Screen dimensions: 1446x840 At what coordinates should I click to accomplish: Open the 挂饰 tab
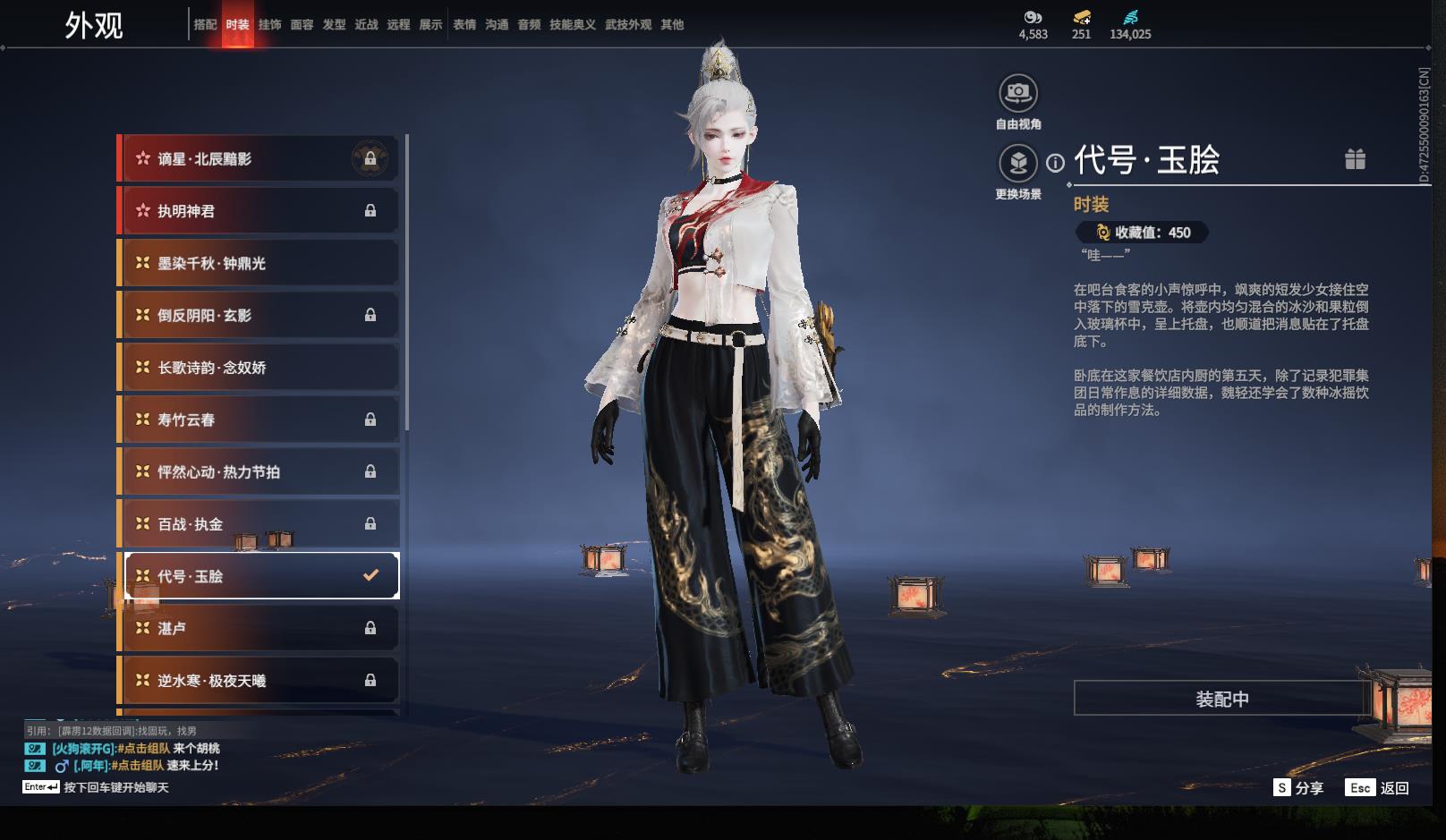pos(269,25)
